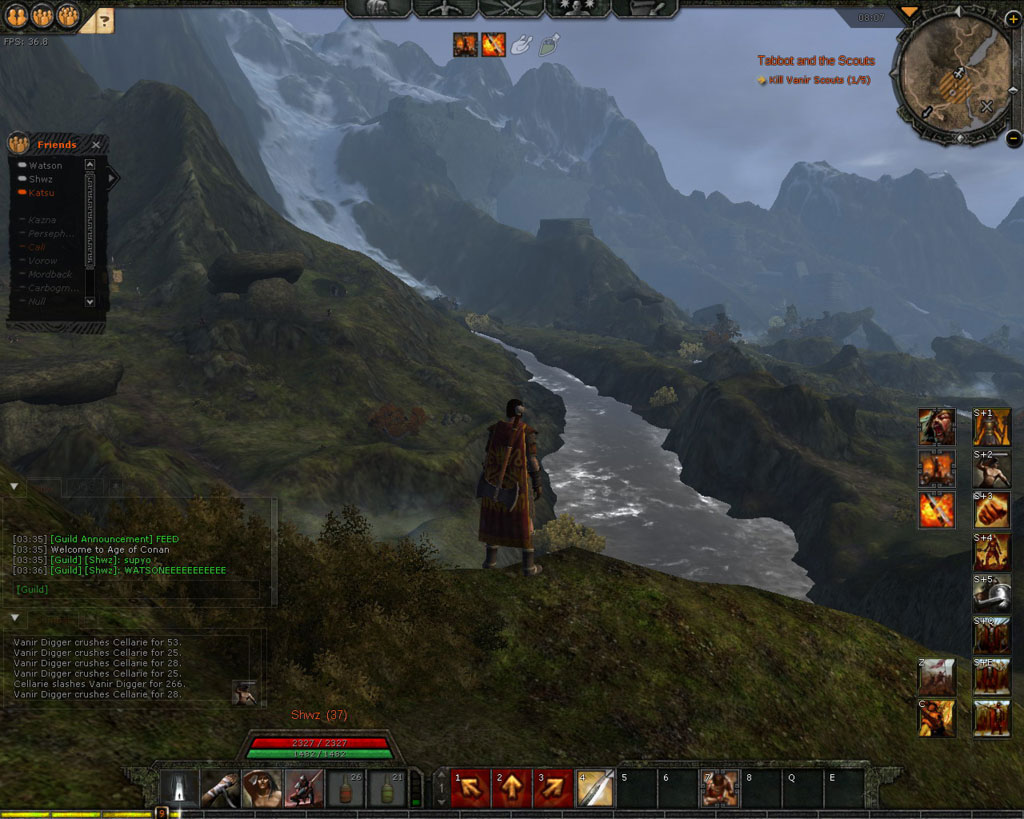Zoom in the minimap with plus button
The height and width of the screenshot is (819, 1024).
1013,19
